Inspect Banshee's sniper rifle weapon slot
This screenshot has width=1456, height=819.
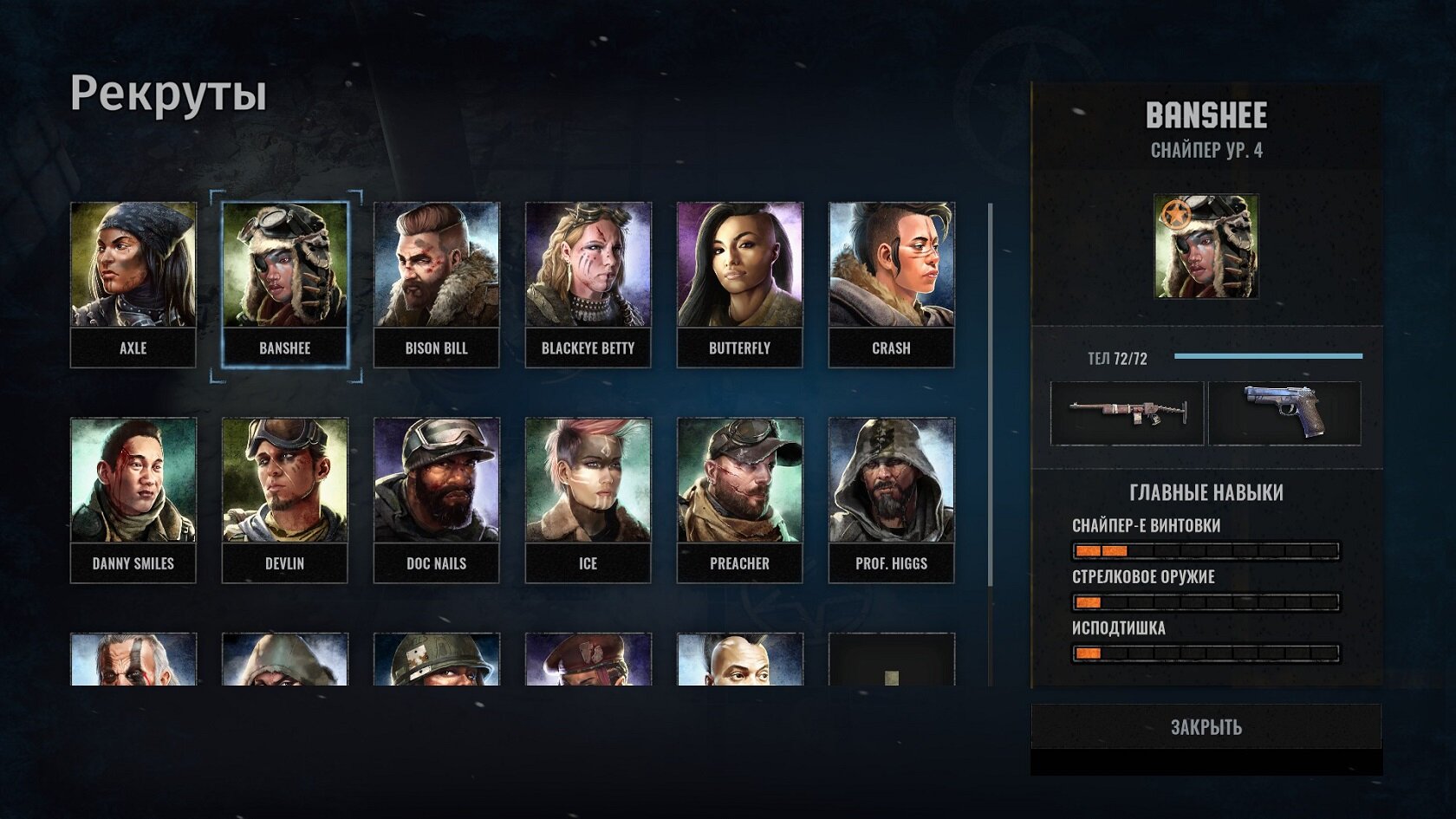[1127, 413]
